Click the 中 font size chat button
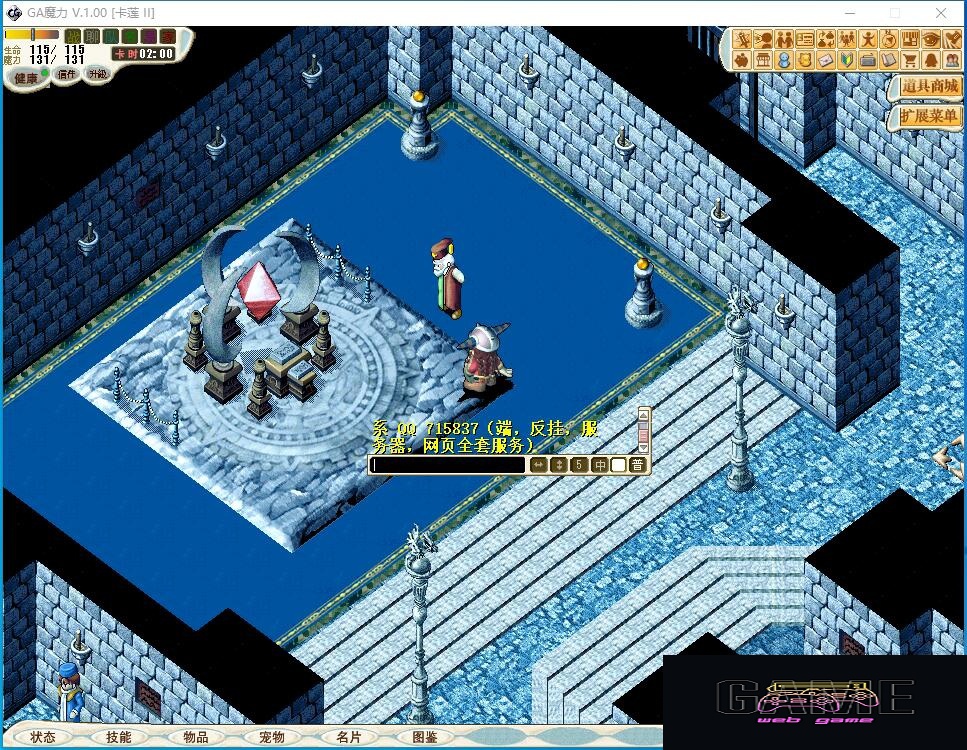Image resolution: width=967 pixels, height=750 pixels. coord(600,465)
